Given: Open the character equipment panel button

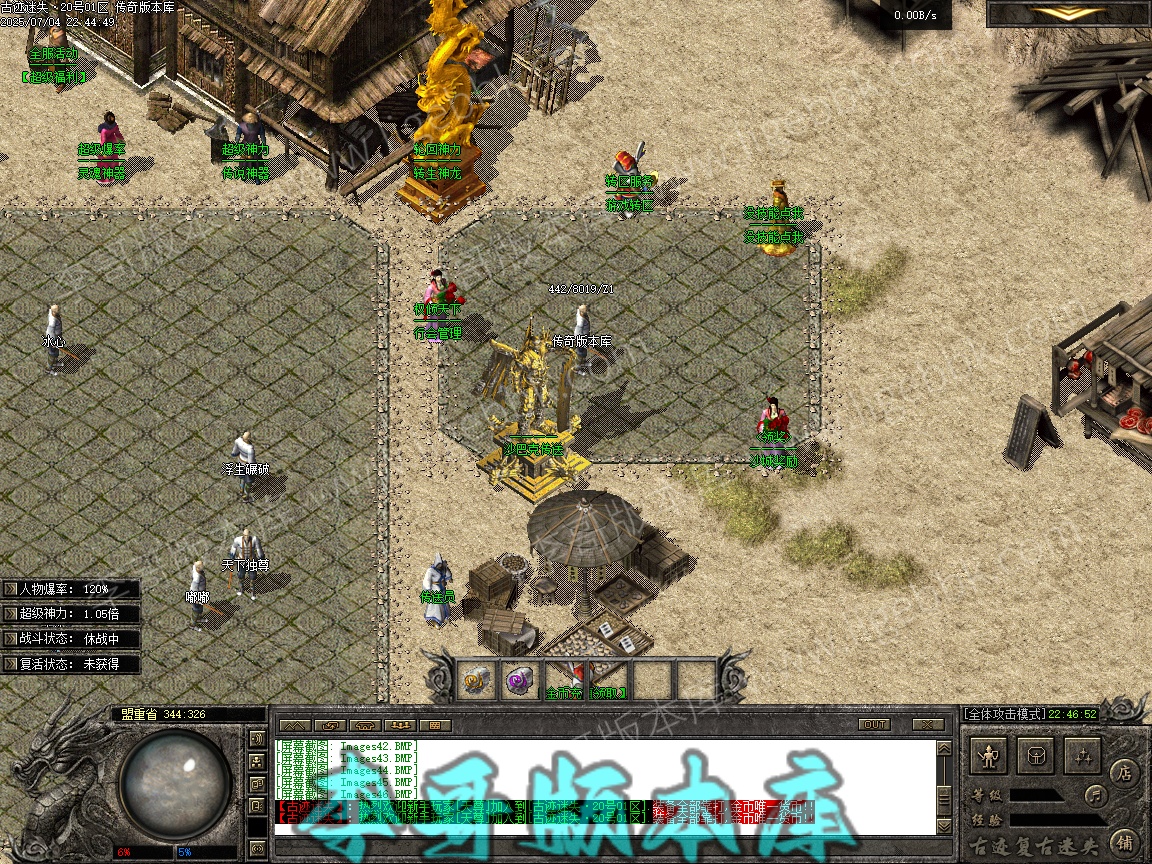Looking at the screenshot, I should [x=991, y=756].
